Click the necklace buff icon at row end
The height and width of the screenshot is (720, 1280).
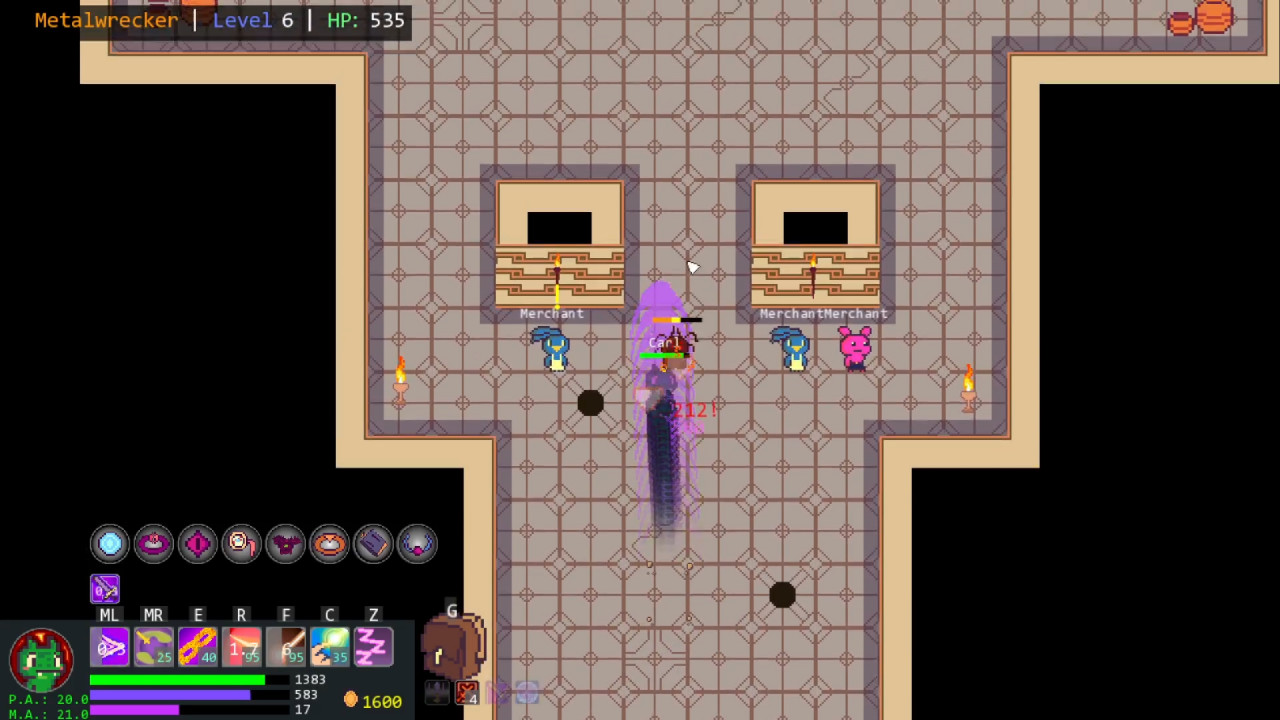point(417,543)
